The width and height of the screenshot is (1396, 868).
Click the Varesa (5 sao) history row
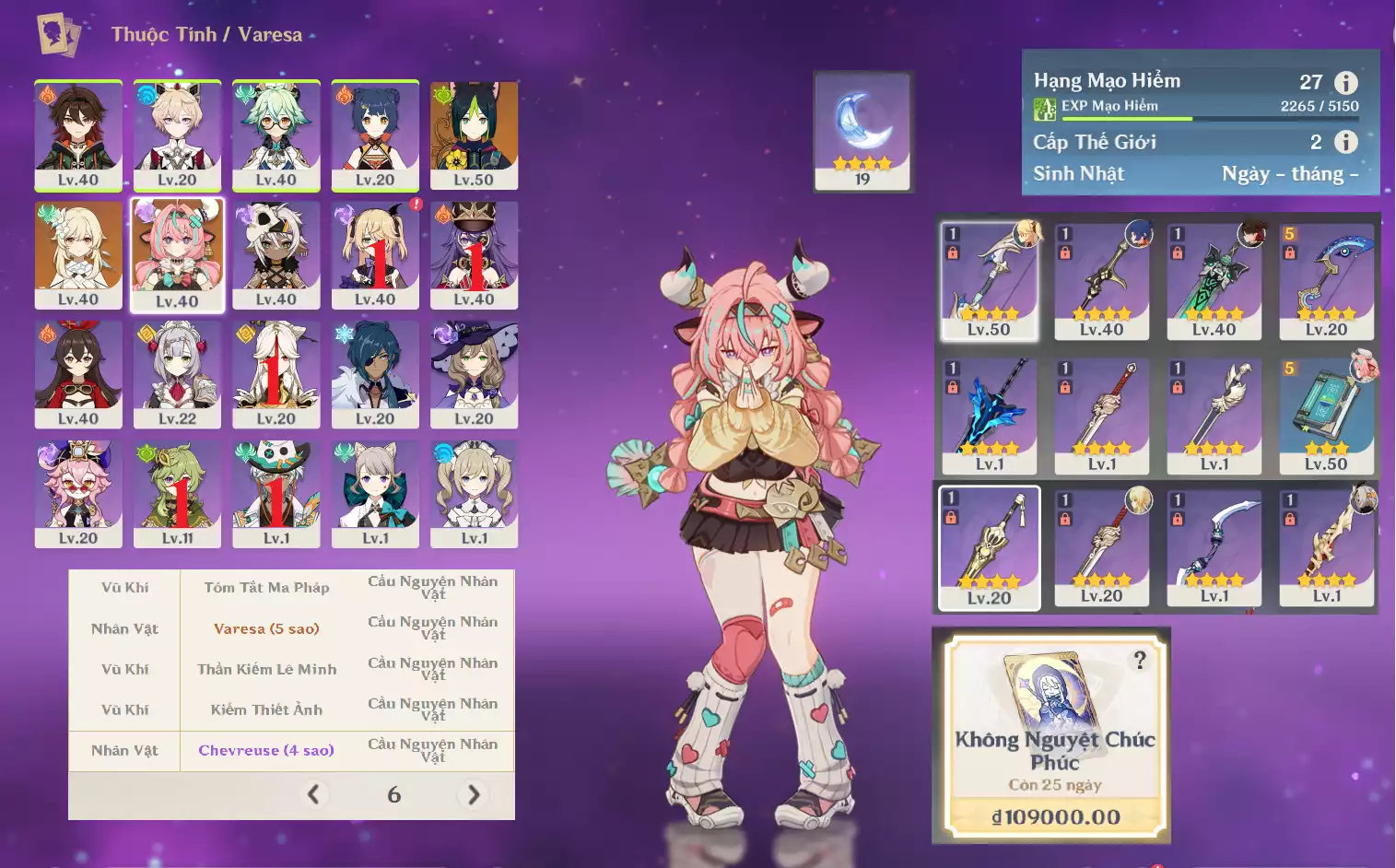(266, 628)
